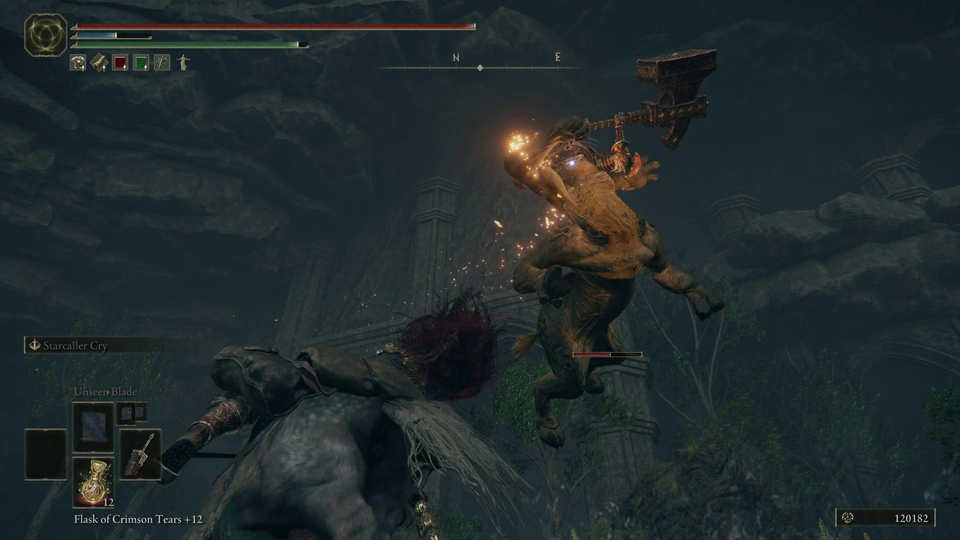Image resolution: width=960 pixels, height=540 pixels.
Task: Click the scroll buff status icon
Action: coord(99,63)
